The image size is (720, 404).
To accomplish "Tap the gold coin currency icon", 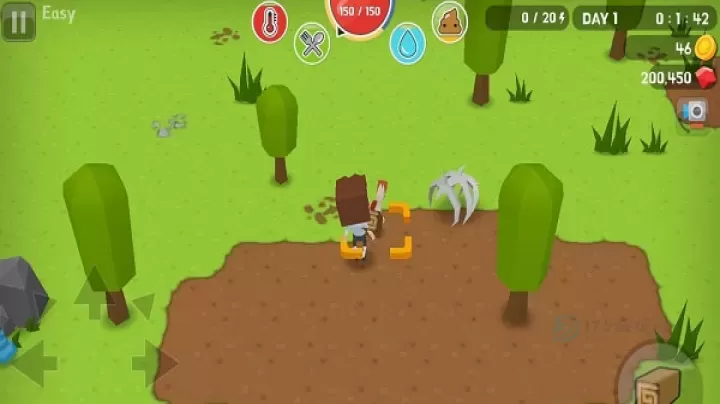I will click(706, 48).
